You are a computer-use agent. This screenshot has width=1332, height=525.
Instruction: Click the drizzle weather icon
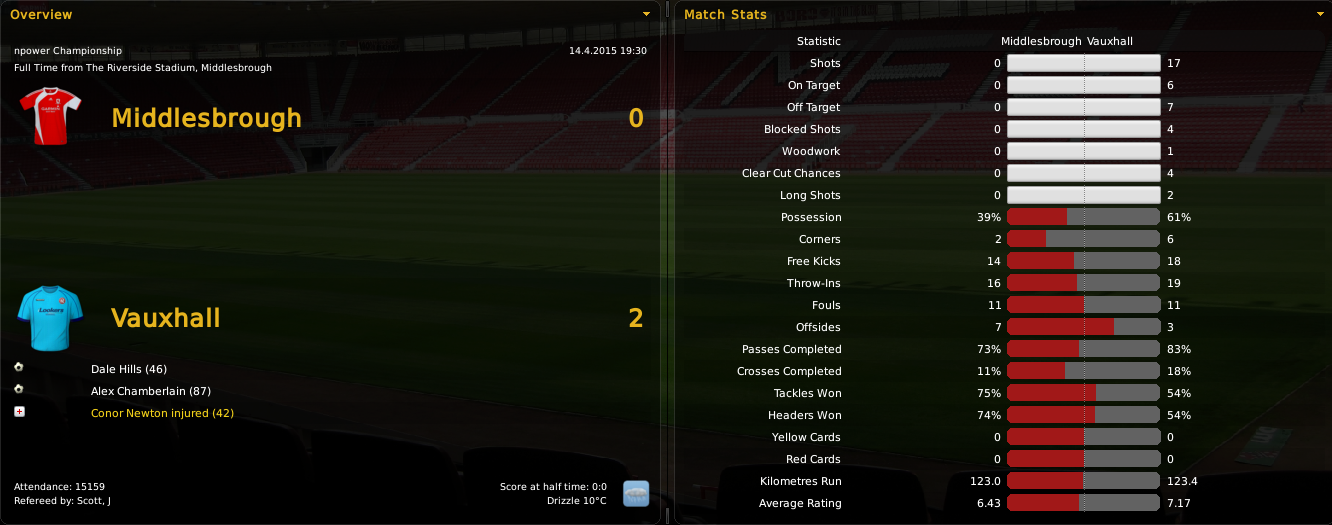point(636,493)
